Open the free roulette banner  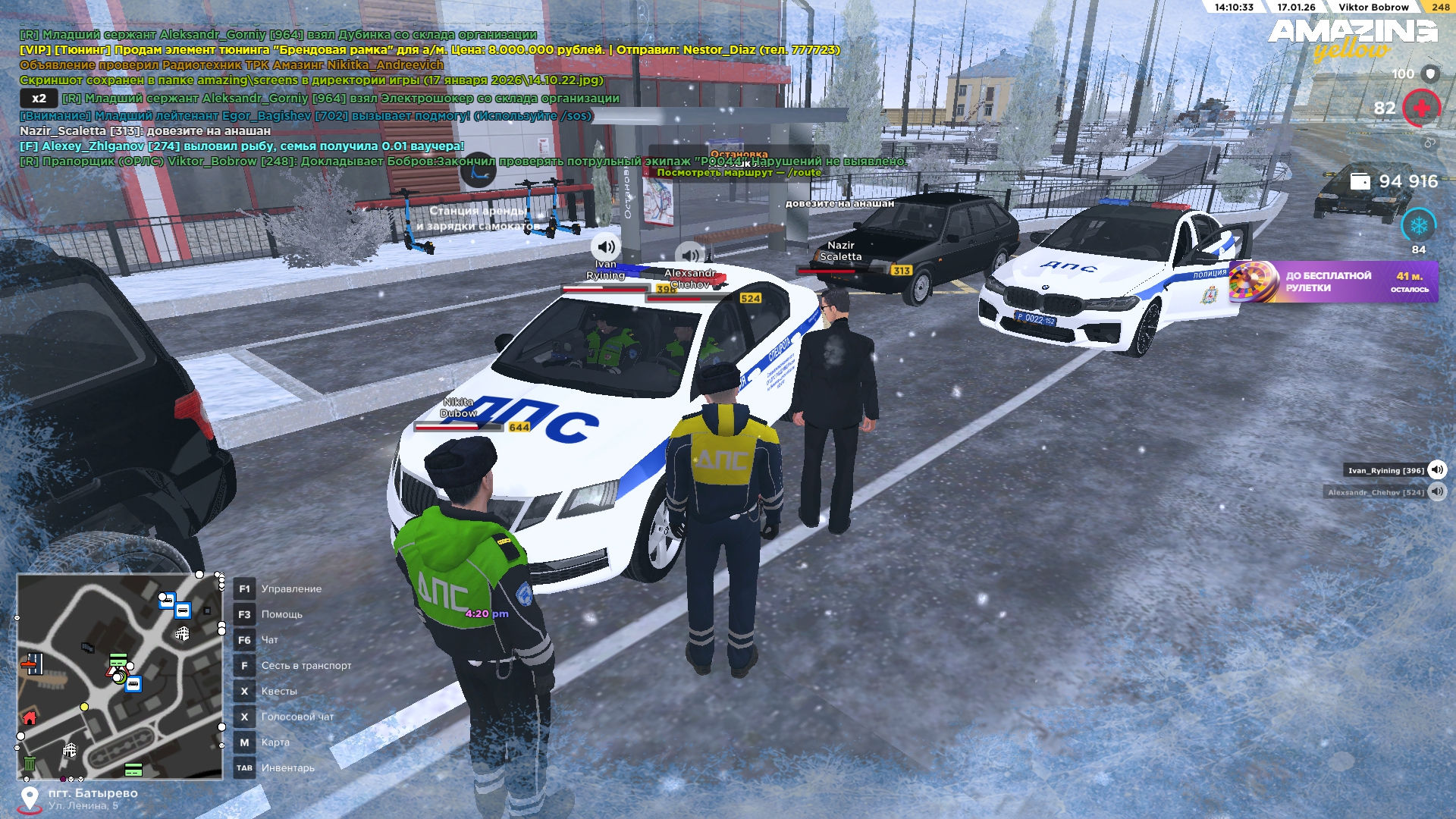pos(1333,281)
